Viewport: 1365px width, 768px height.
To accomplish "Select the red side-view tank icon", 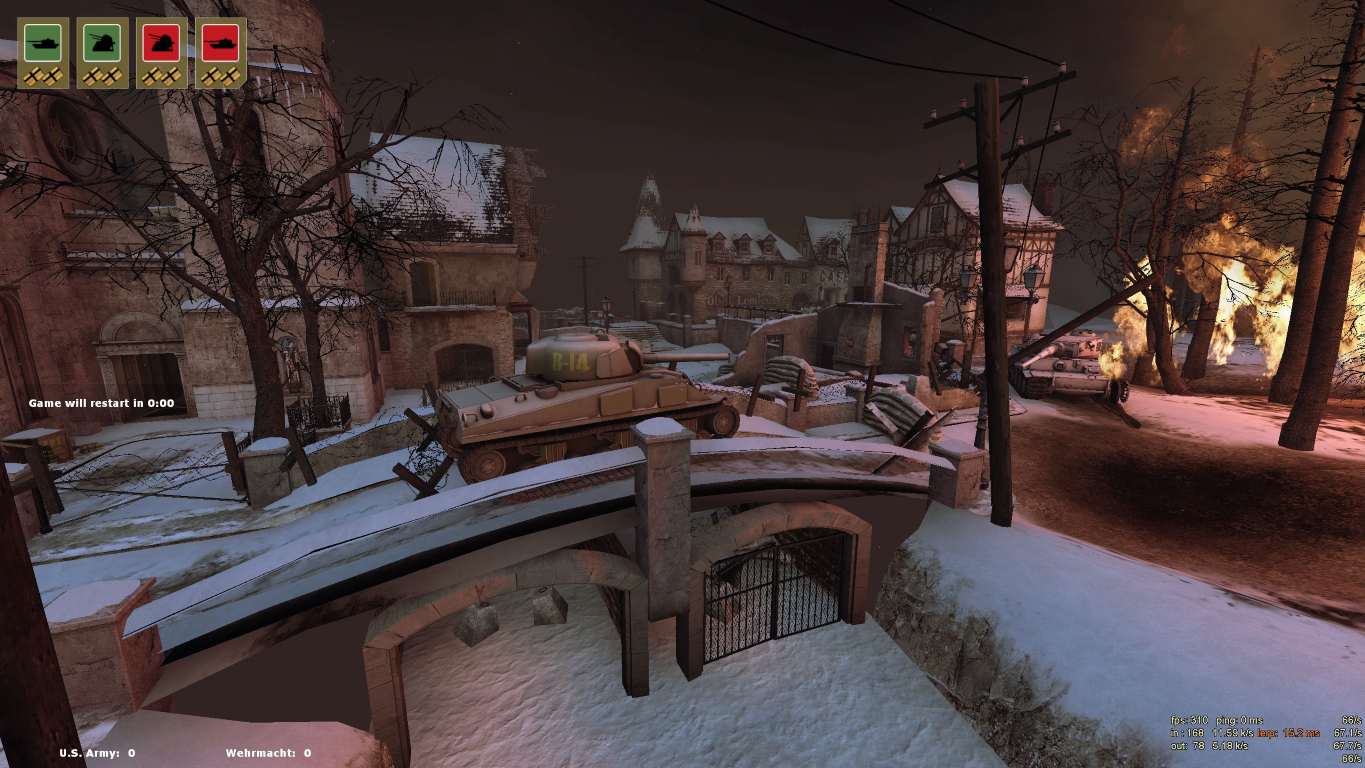I will [220, 43].
